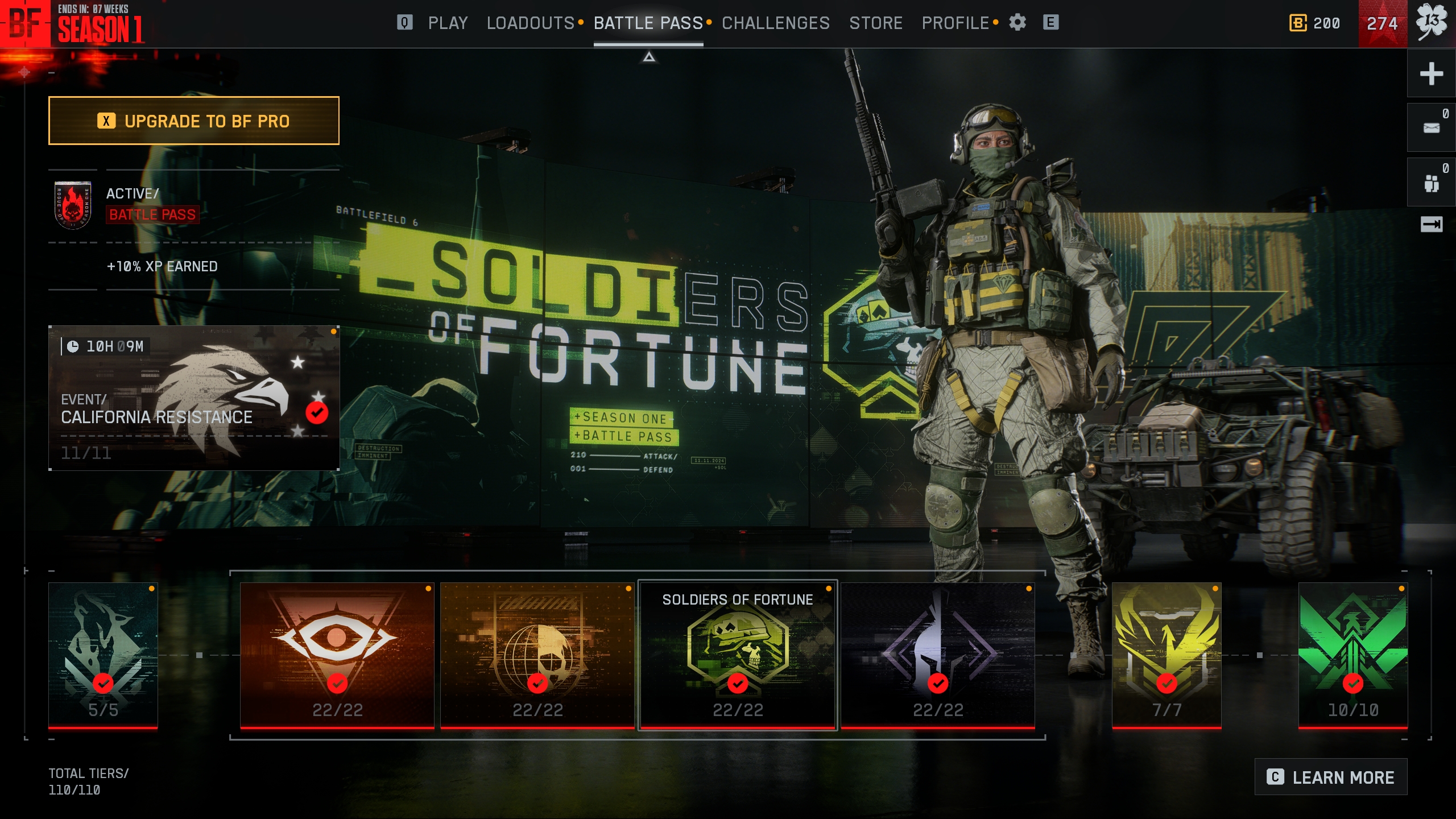This screenshot has width=1456, height=819.
Task: View the Profile tab
Action: (x=955, y=23)
